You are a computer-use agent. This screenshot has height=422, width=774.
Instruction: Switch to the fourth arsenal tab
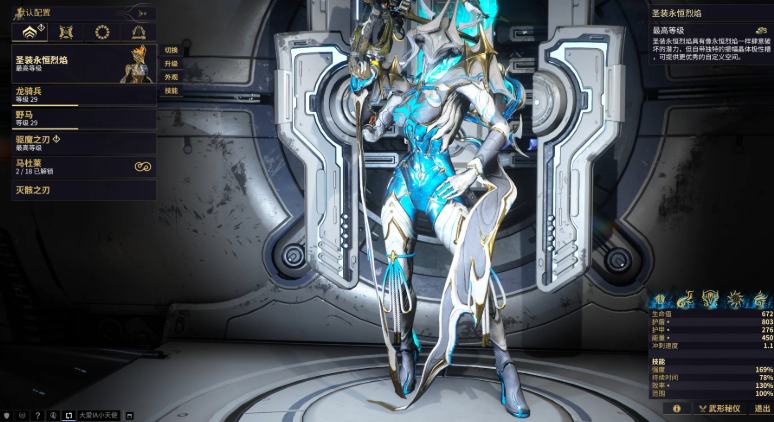tap(137, 32)
